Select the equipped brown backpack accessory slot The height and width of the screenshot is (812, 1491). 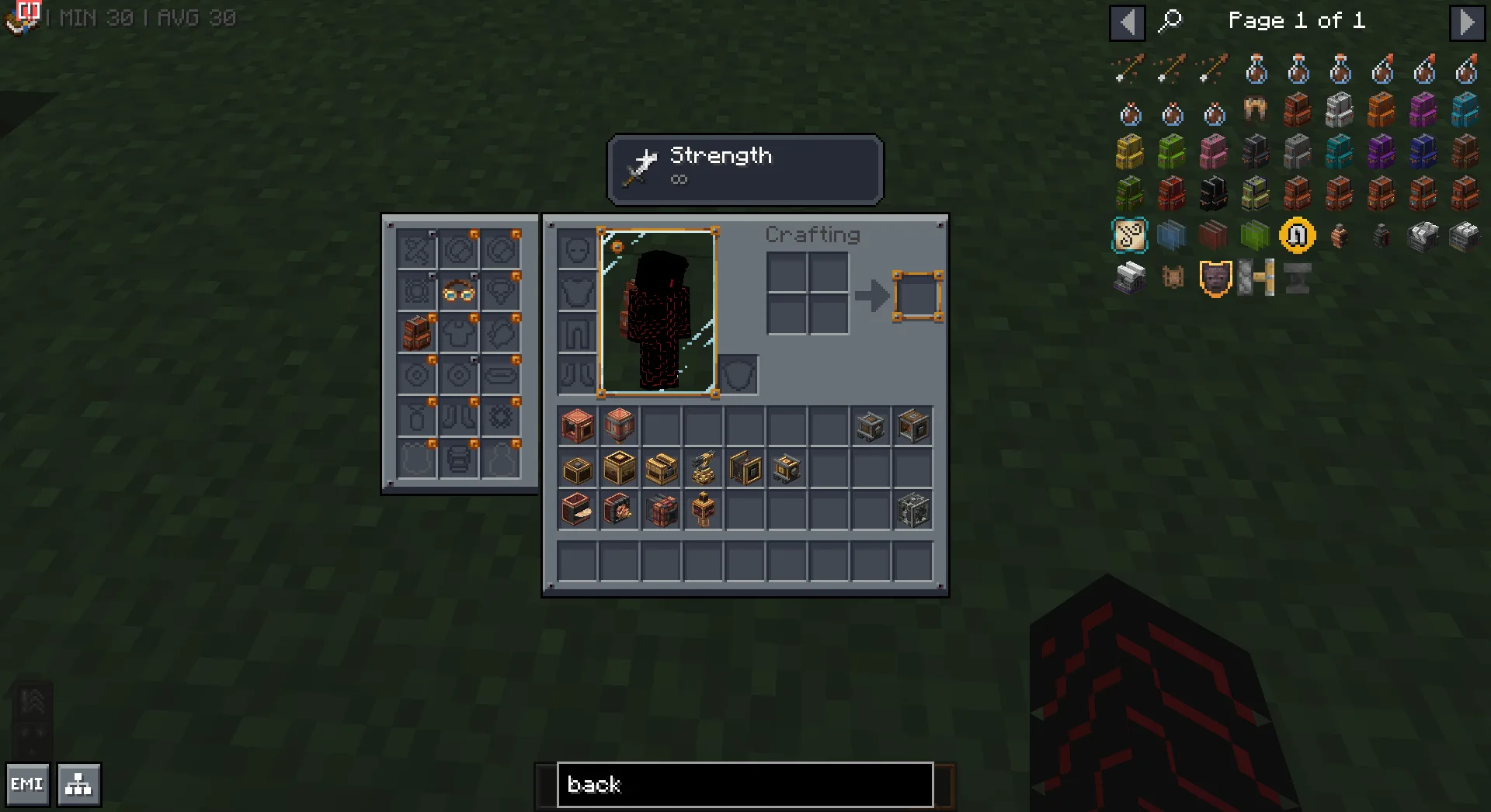coord(417,334)
